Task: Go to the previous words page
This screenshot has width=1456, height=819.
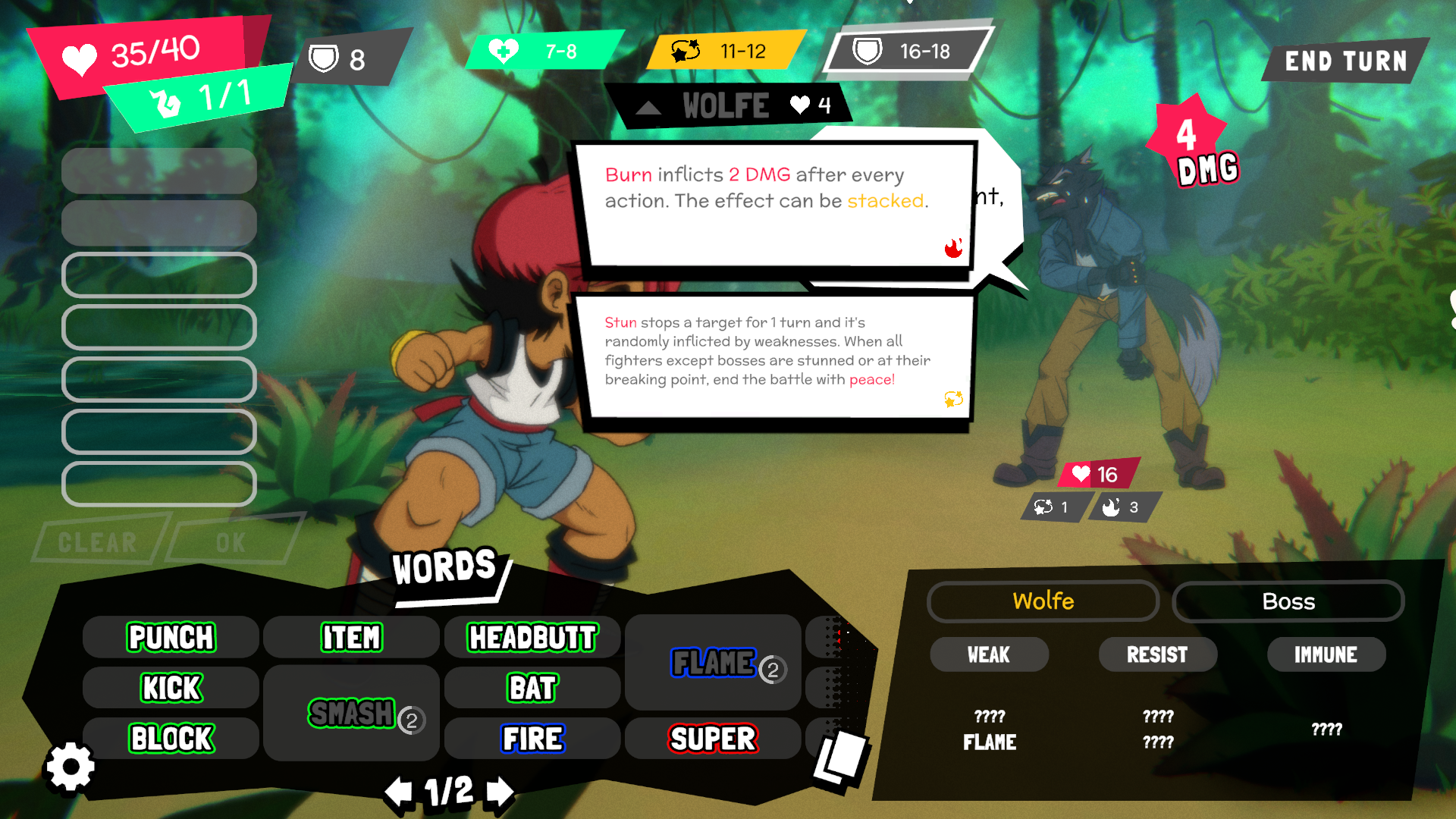Action: [x=398, y=792]
